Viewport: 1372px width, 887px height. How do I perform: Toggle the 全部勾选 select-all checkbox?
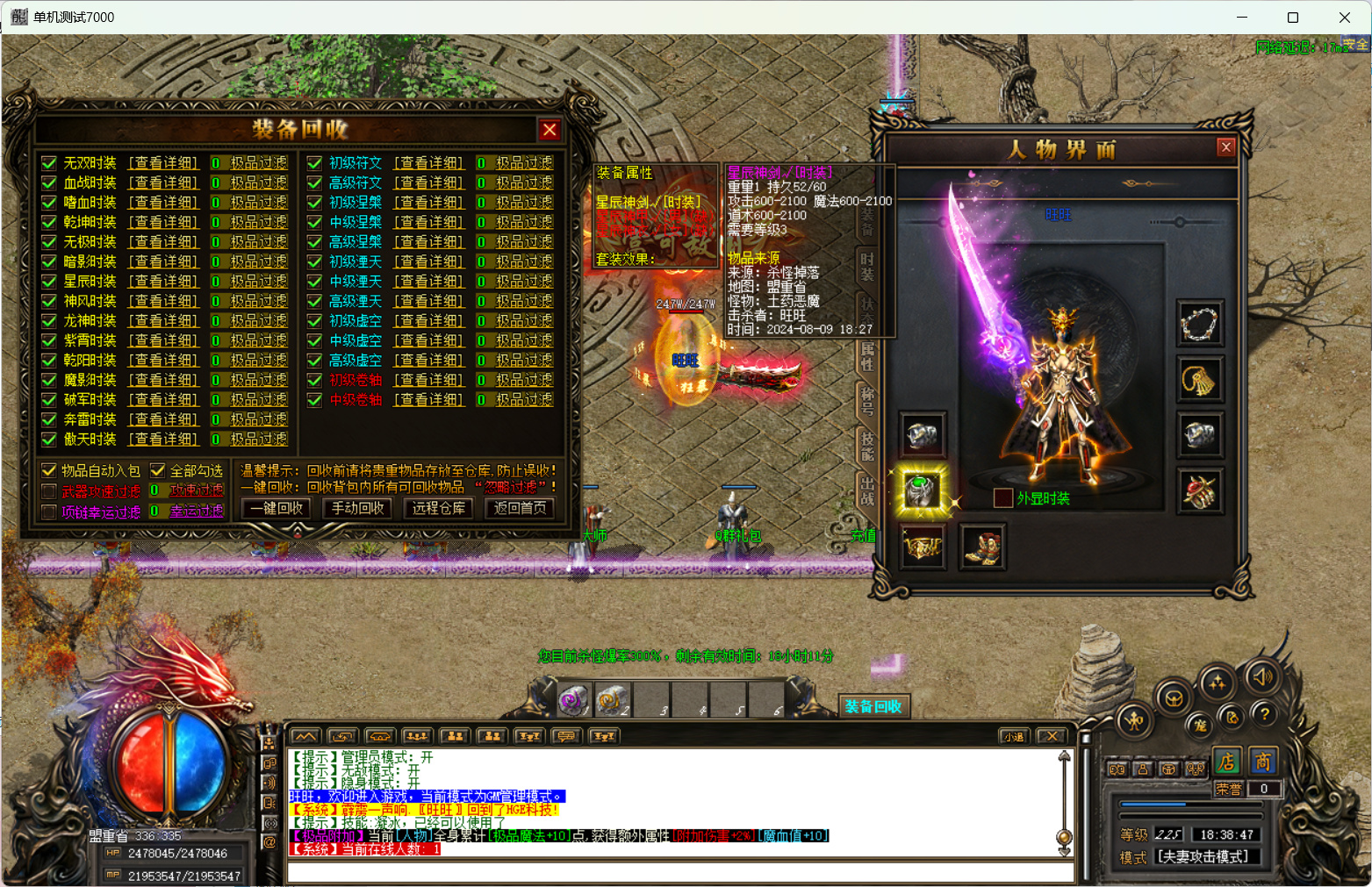(x=158, y=471)
